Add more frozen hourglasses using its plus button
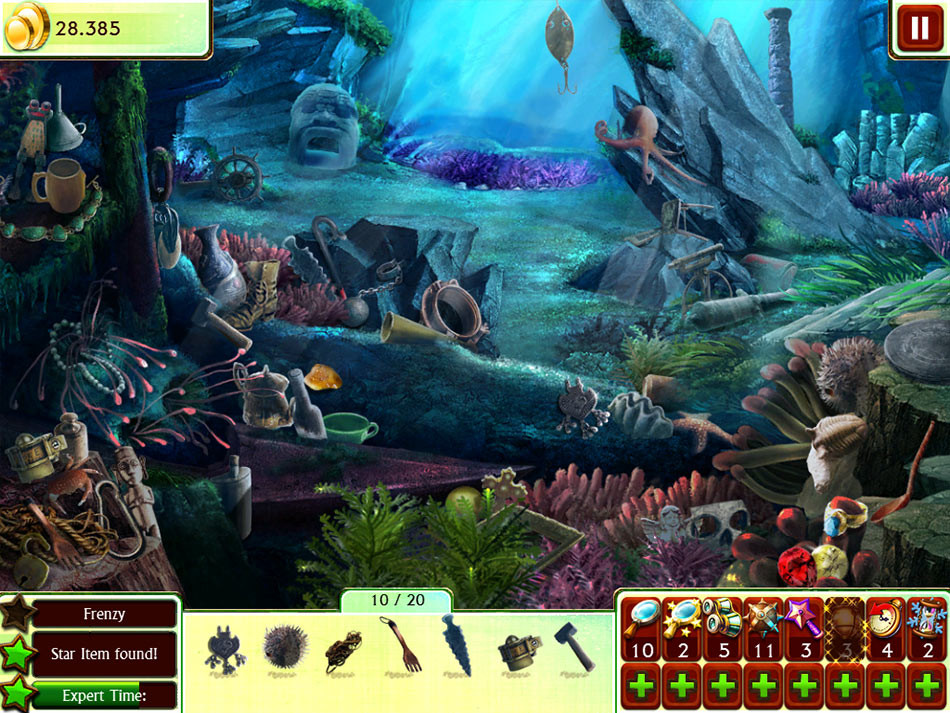 [x=926, y=687]
